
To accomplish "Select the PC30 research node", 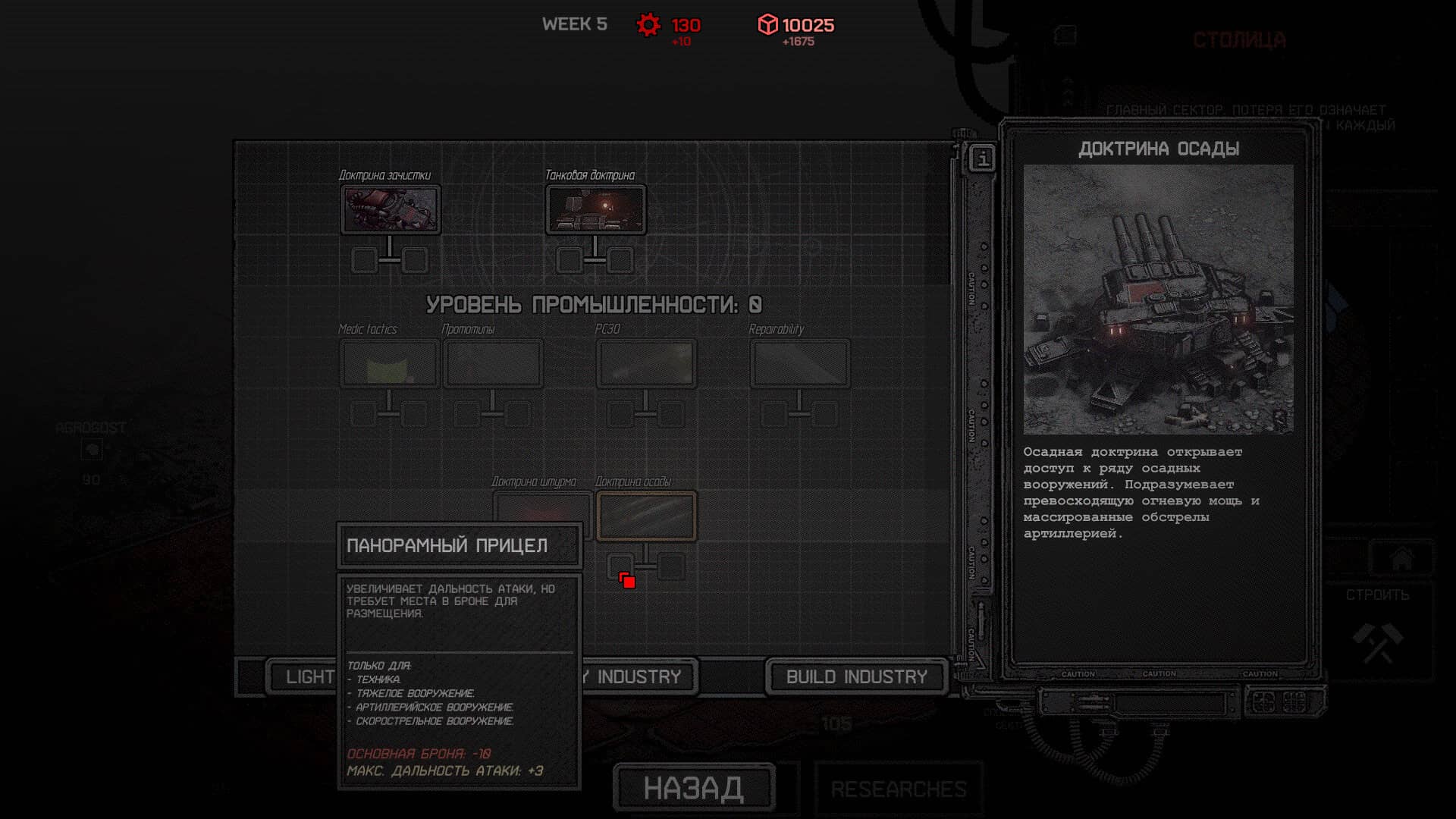I will [x=646, y=364].
